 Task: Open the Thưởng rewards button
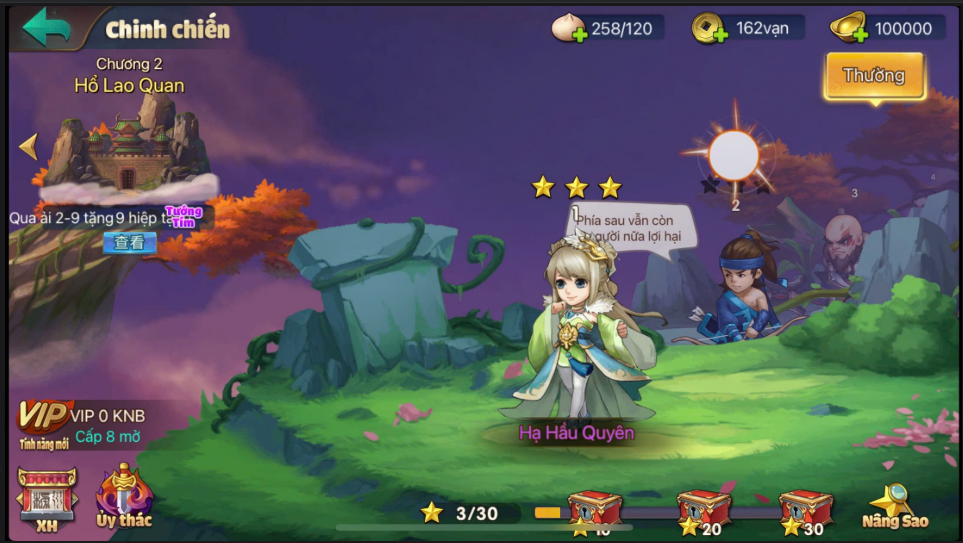[873, 76]
